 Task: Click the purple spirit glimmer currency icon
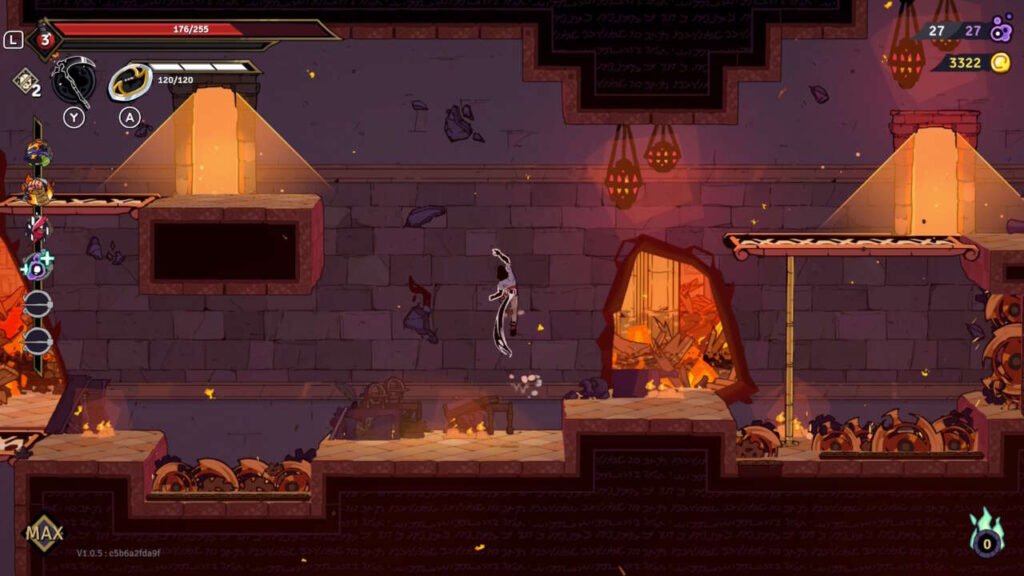(1001, 31)
